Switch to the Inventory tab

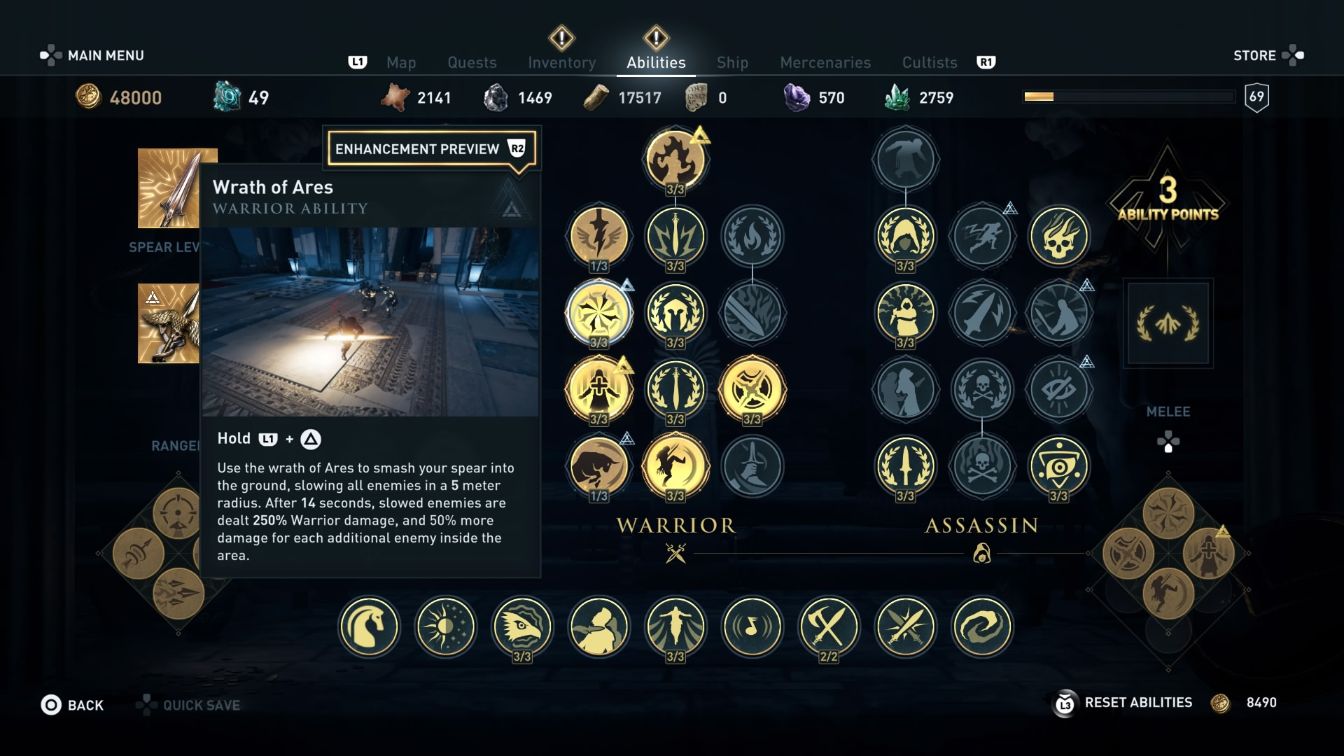coord(561,62)
